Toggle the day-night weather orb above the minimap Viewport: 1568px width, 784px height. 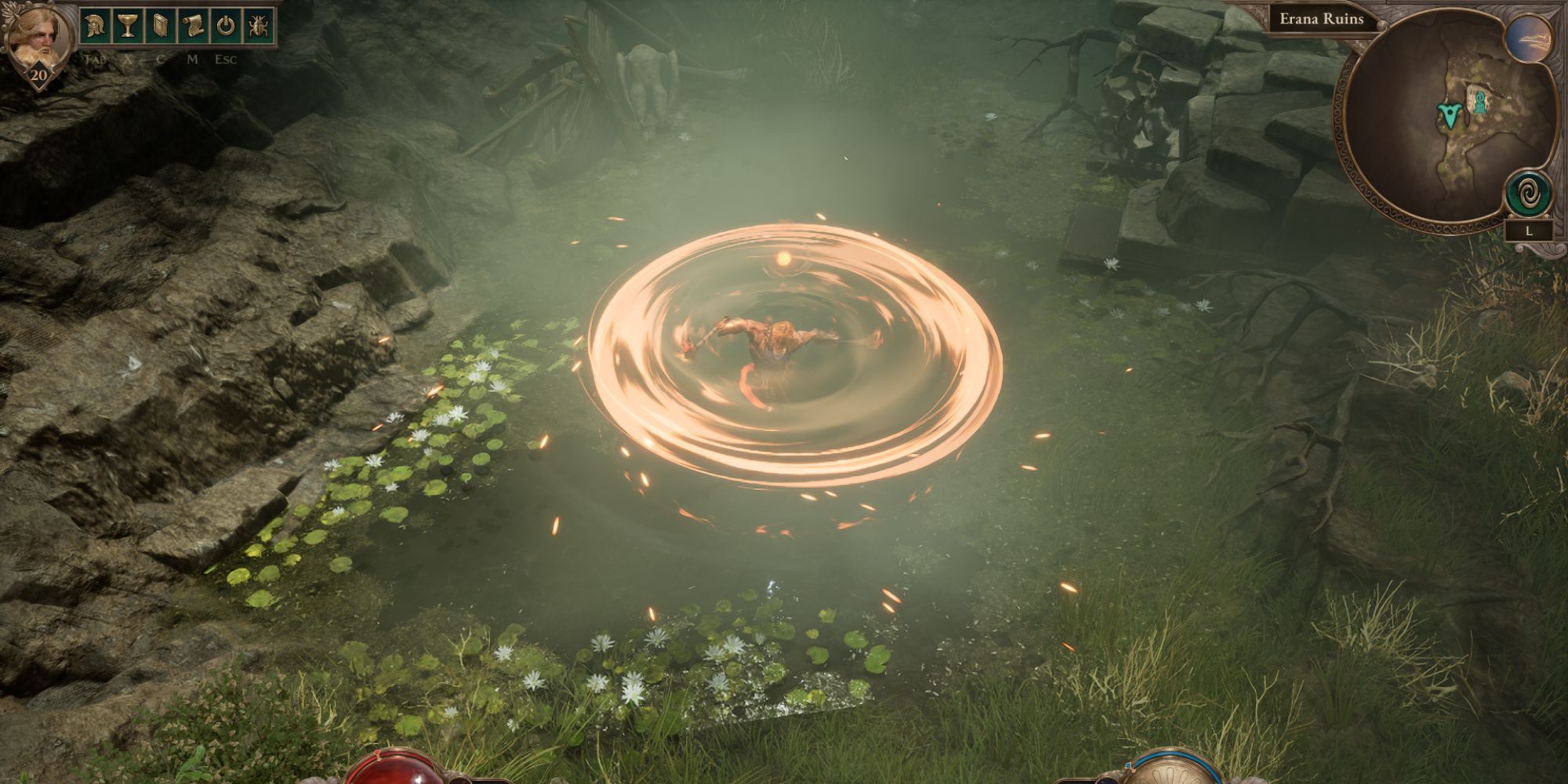[x=1527, y=38]
